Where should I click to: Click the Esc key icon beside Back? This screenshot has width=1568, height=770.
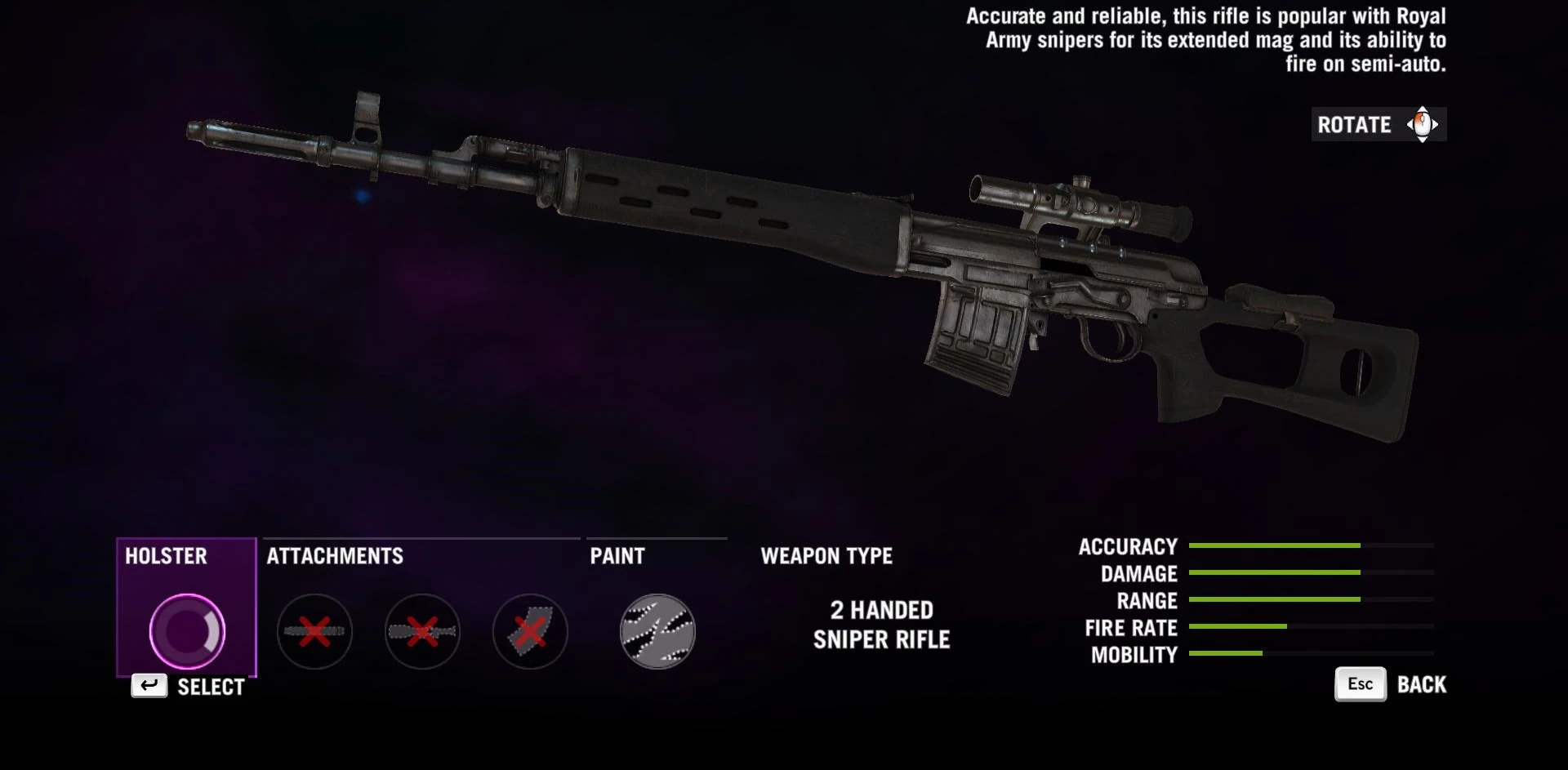[x=1359, y=684]
